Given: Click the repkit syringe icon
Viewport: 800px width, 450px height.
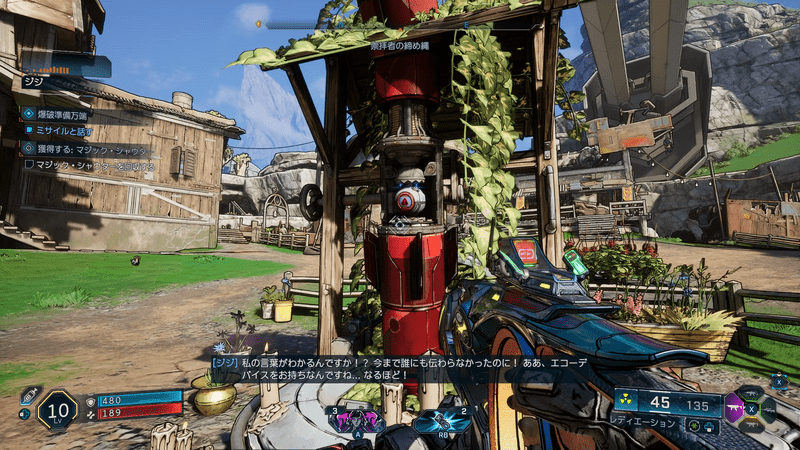Looking at the screenshot, I should pyautogui.click(x=30, y=393).
